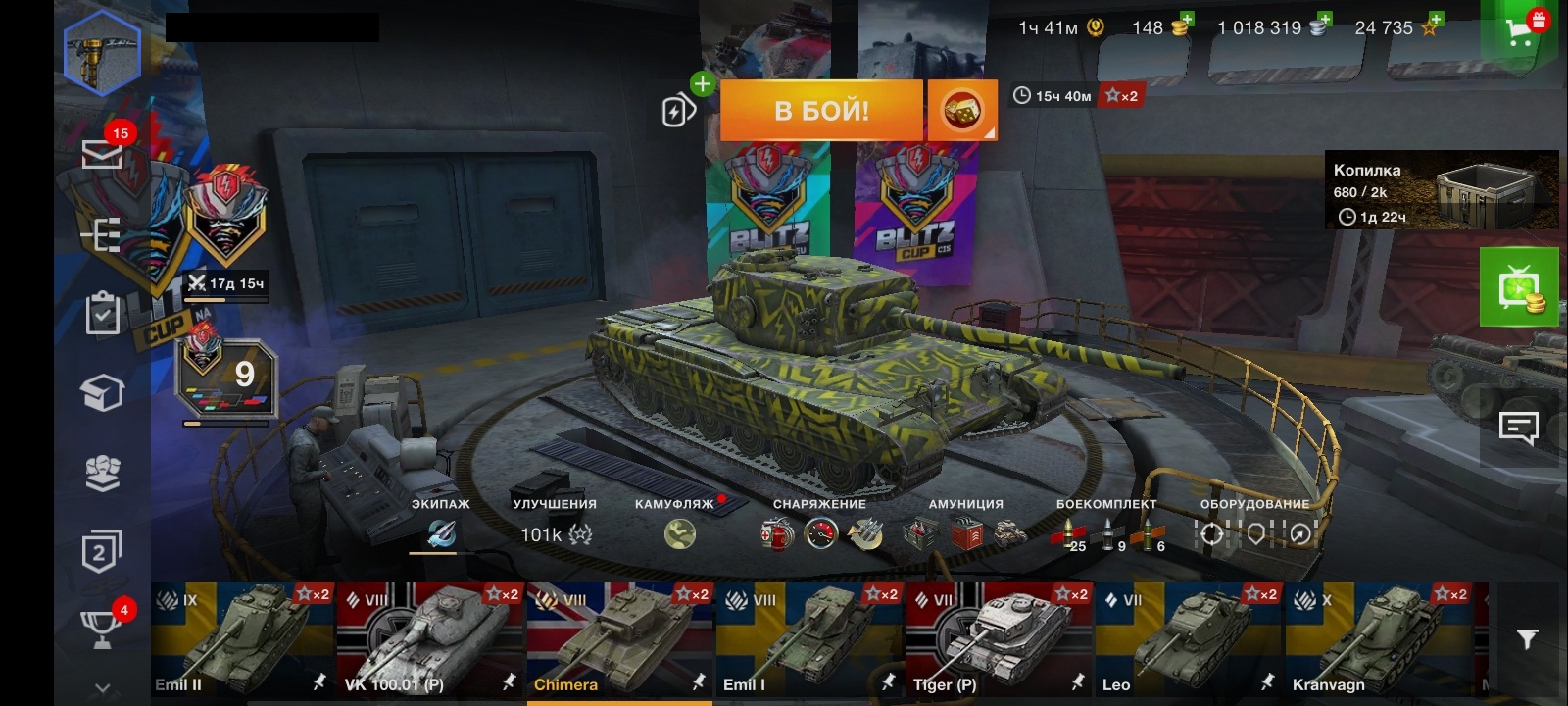Open the chat bubble icon on right edge

click(1519, 426)
